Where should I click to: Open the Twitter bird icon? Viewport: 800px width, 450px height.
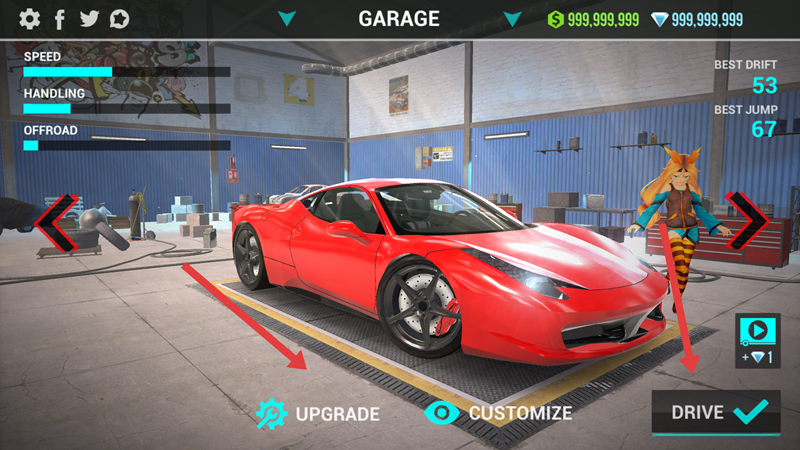89,19
